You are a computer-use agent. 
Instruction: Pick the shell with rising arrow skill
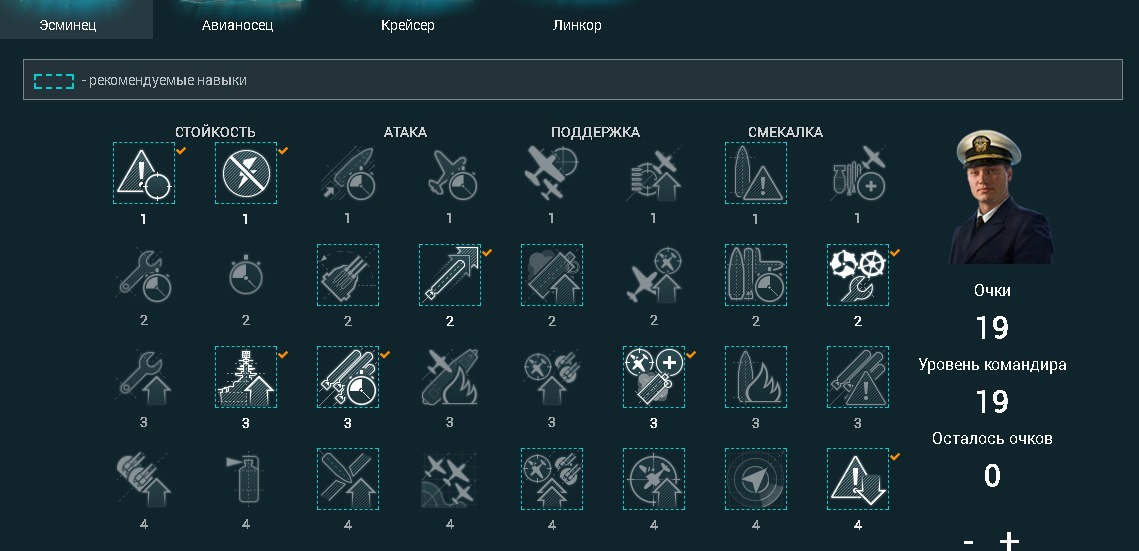click(450, 275)
